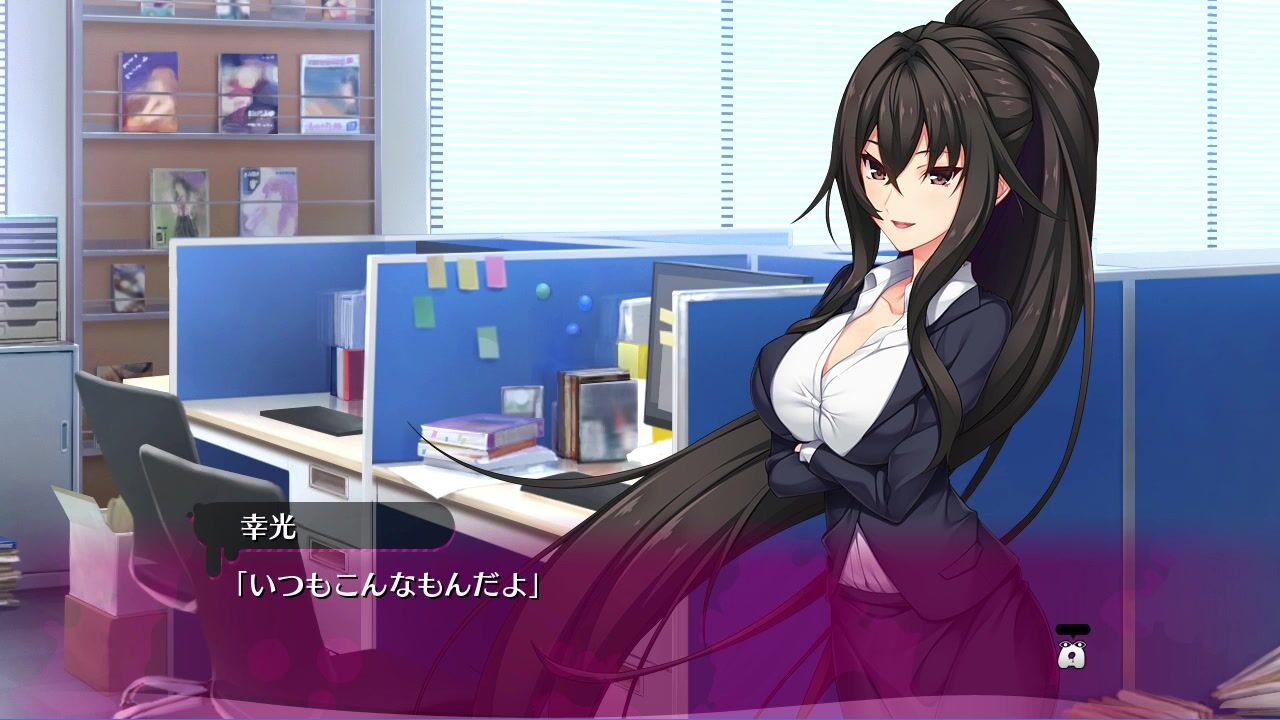Image resolution: width=1280 pixels, height=720 pixels.
Task: Click the dialogue text line to advance
Action: click(x=386, y=583)
